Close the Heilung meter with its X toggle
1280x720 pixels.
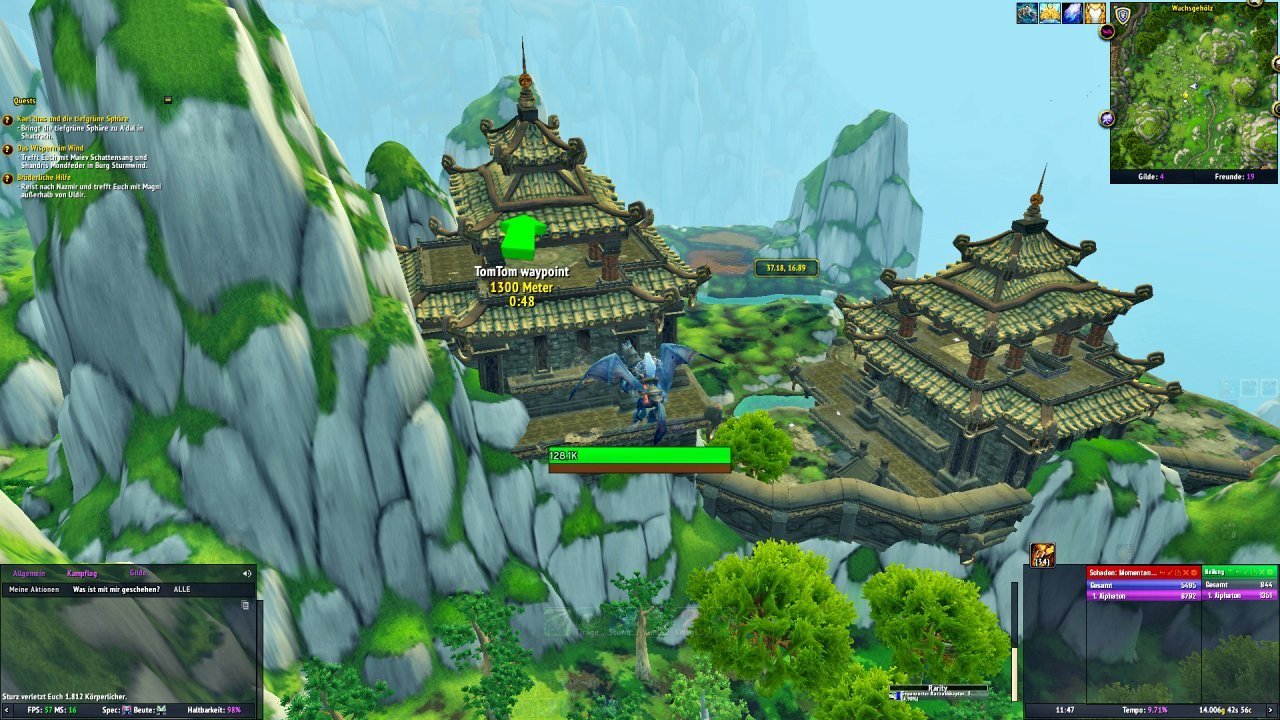(x=1262, y=573)
